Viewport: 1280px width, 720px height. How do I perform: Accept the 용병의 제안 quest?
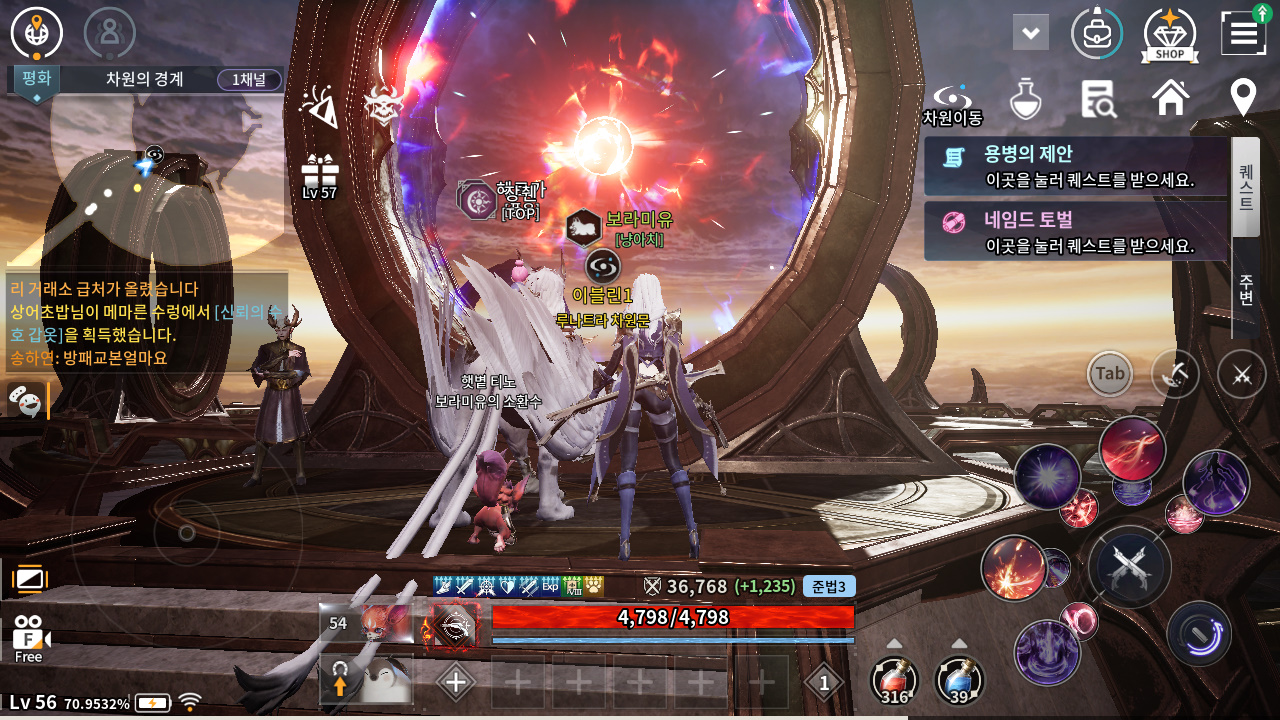pyautogui.click(x=1076, y=166)
